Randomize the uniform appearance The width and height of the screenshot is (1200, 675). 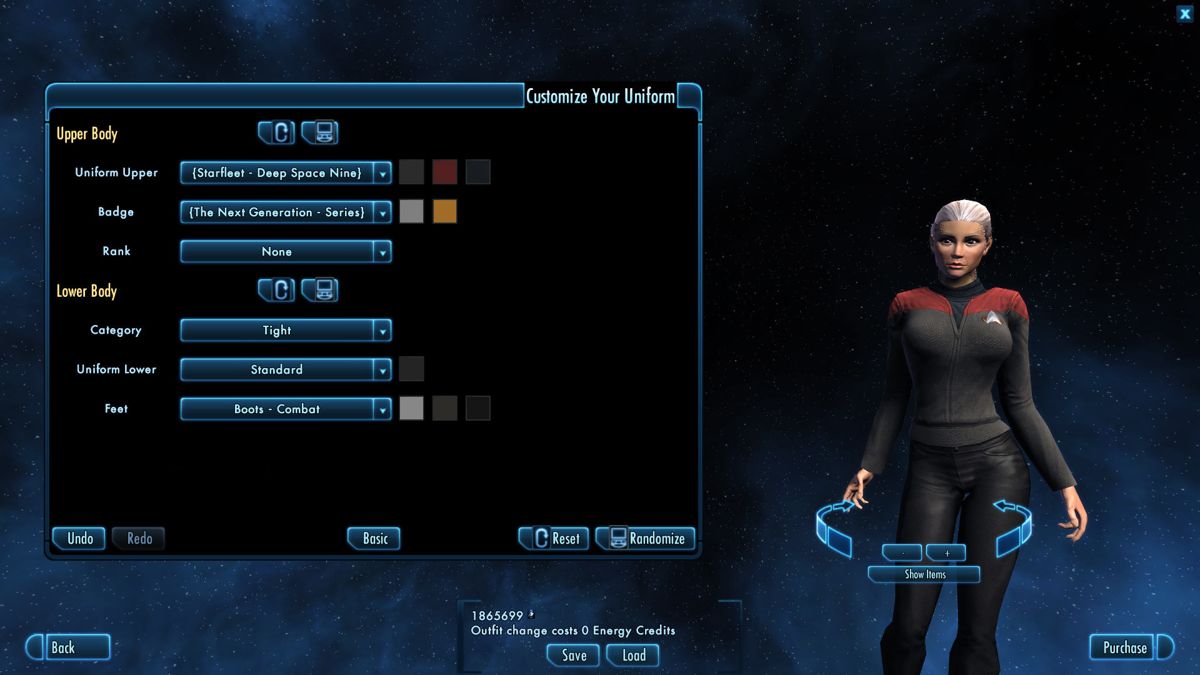point(646,538)
